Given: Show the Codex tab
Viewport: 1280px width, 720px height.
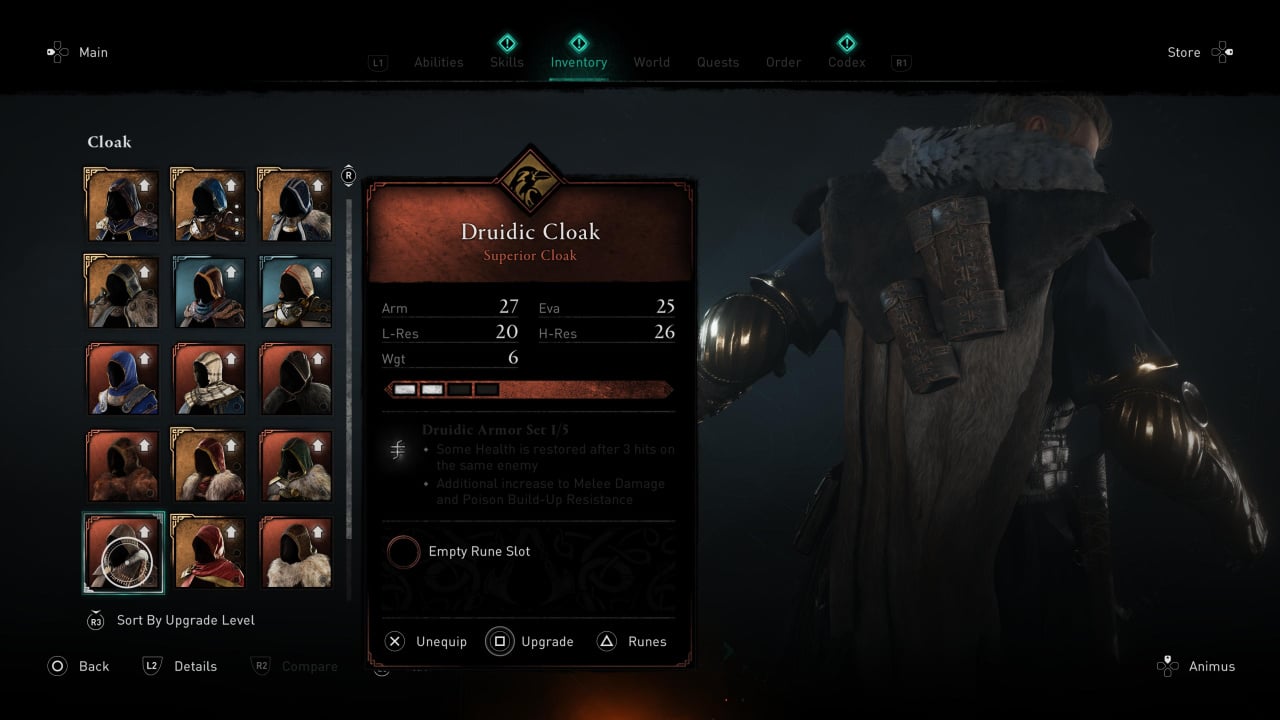Looking at the screenshot, I should click(x=846, y=62).
